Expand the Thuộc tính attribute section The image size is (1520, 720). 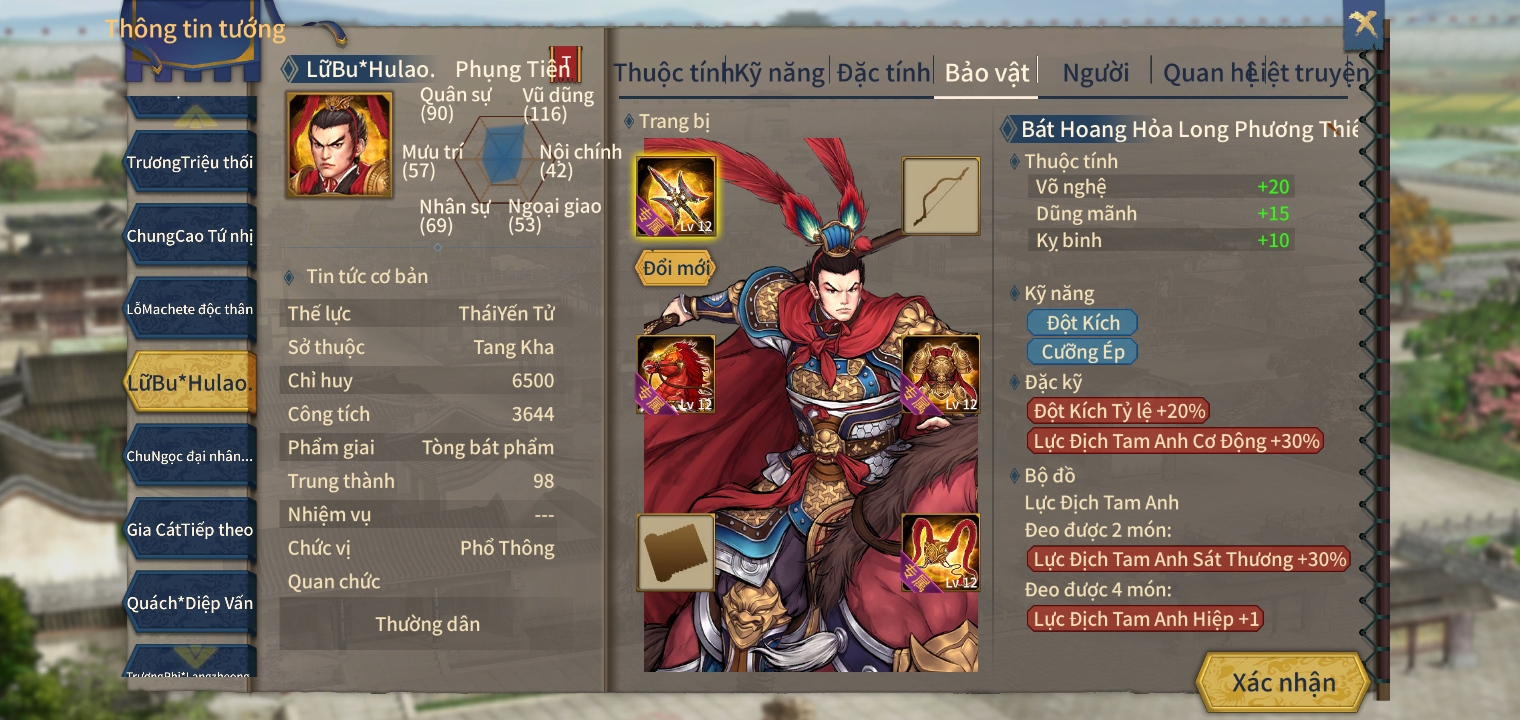(1070, 160)
